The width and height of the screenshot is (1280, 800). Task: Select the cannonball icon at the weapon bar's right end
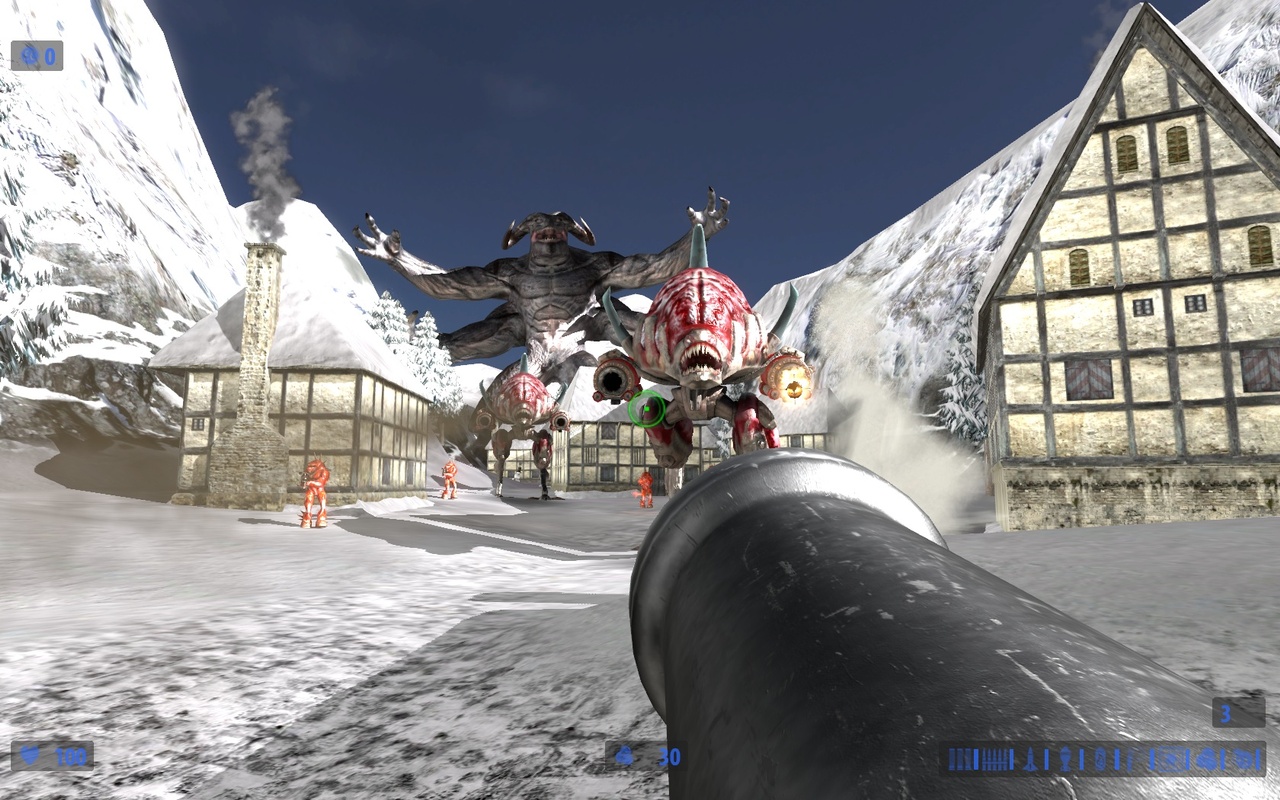[1207, 759]
